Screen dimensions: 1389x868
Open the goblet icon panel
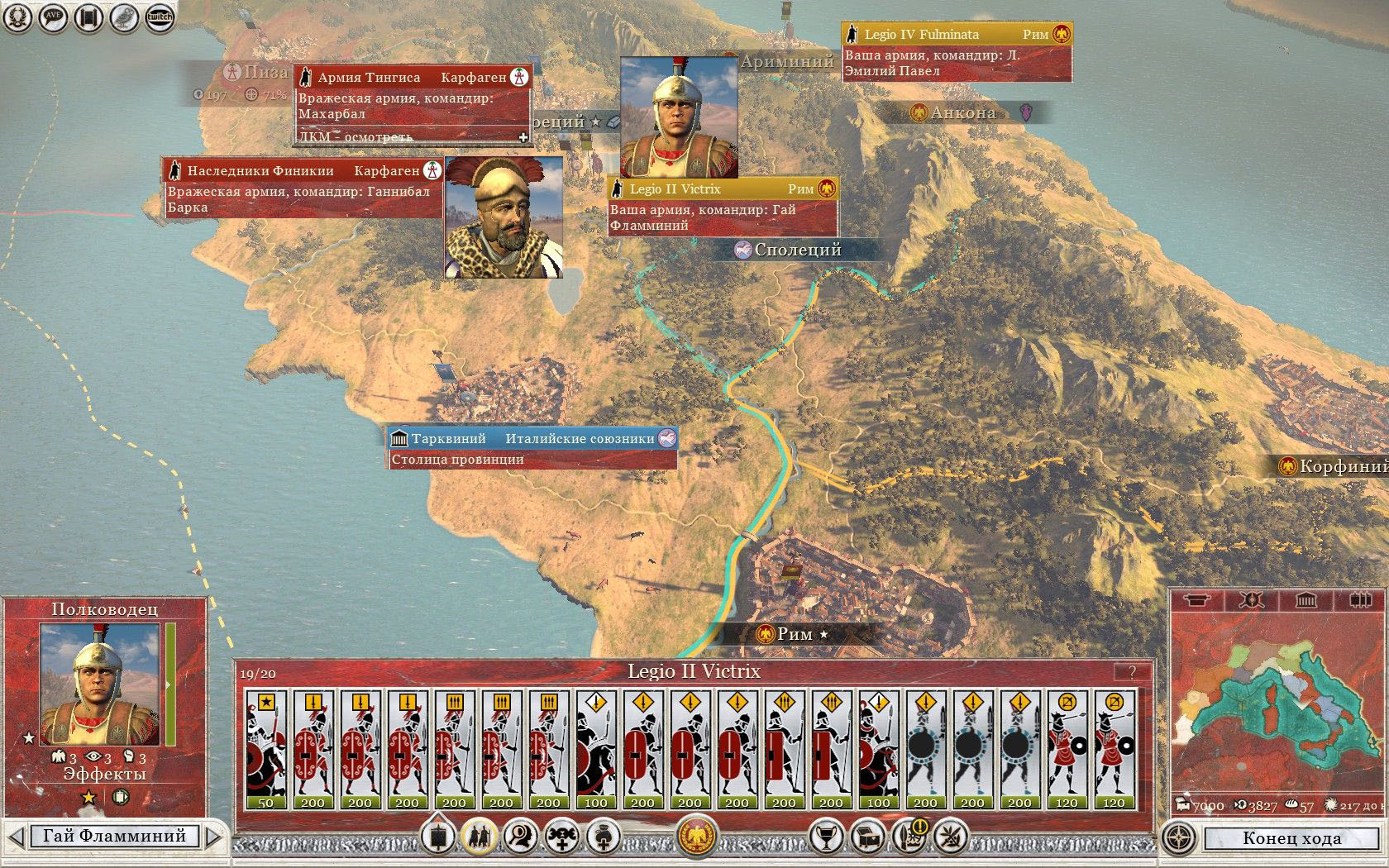(824, 837)
